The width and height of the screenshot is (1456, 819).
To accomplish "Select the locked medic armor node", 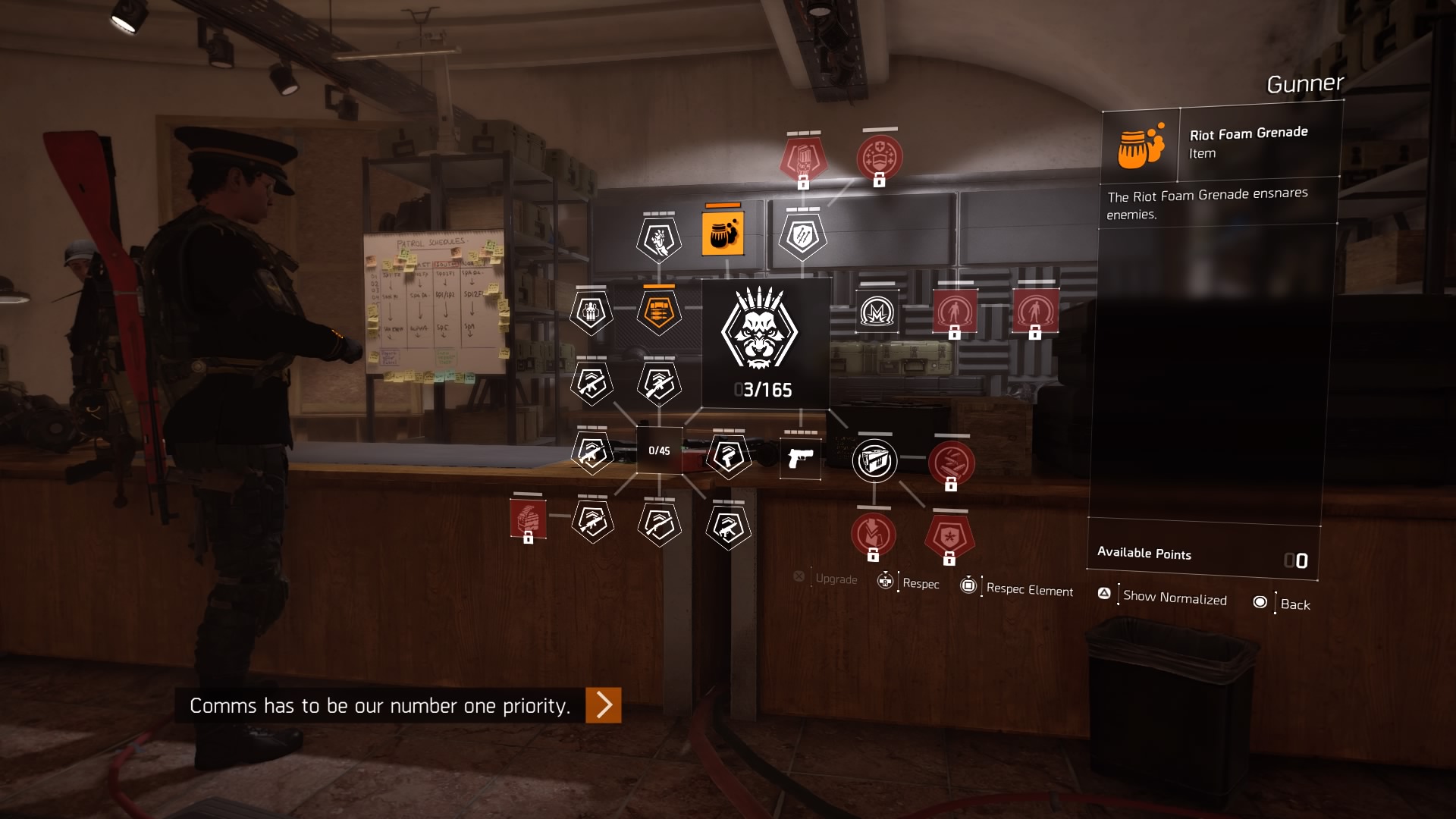I will click(x=879, y=158).
